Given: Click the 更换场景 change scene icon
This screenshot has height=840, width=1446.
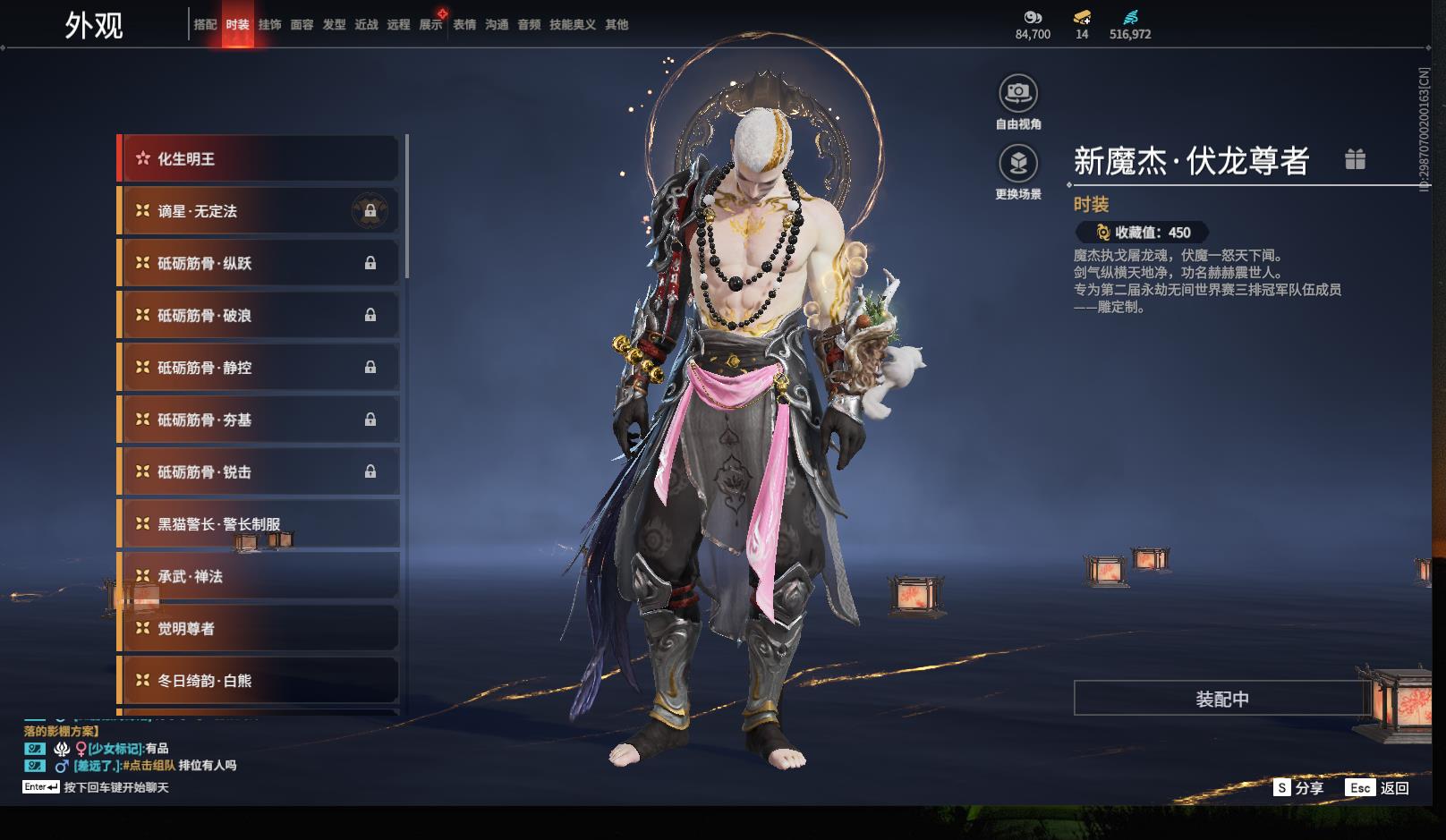Looking at the screenshot, I should [1018, 164].
